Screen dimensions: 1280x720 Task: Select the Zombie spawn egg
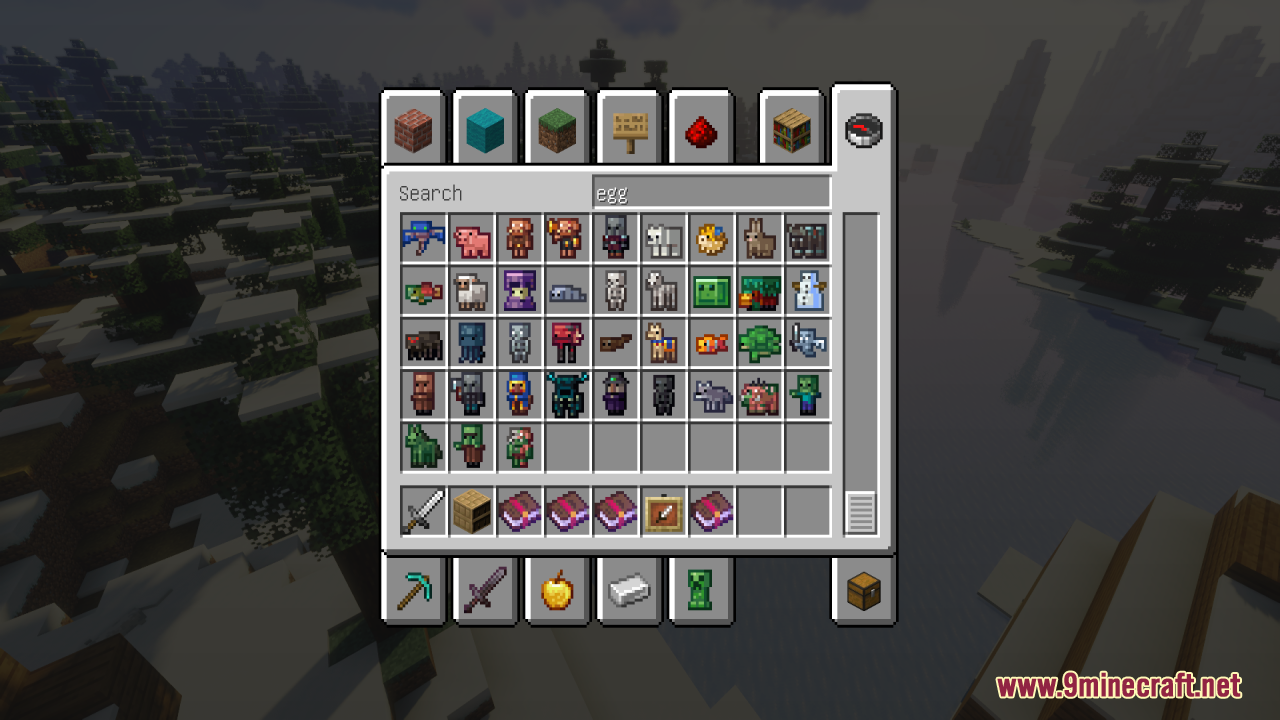tap(807, 393)
